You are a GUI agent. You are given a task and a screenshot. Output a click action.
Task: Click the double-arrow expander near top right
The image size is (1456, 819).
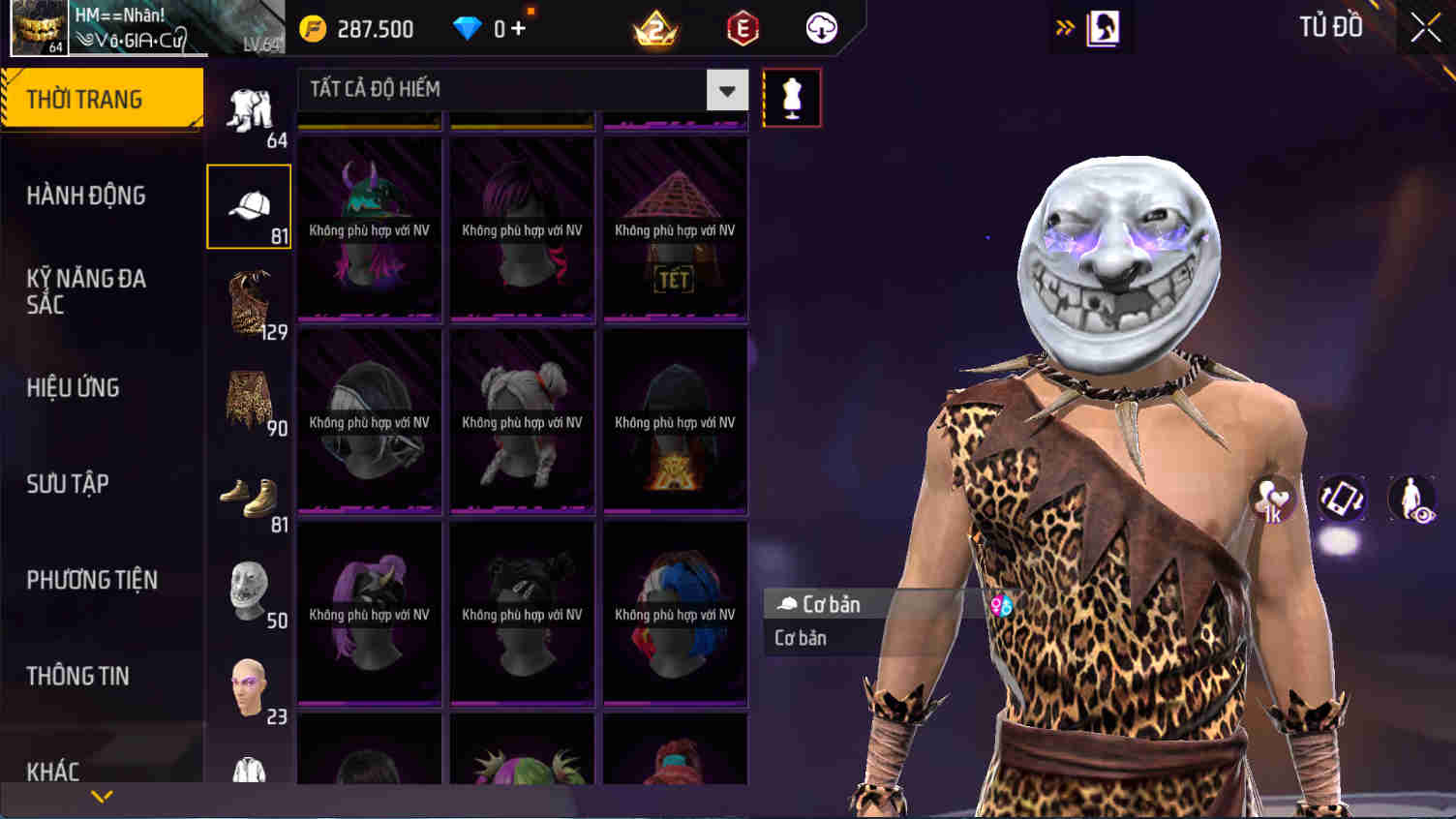tap(1065, 27)
